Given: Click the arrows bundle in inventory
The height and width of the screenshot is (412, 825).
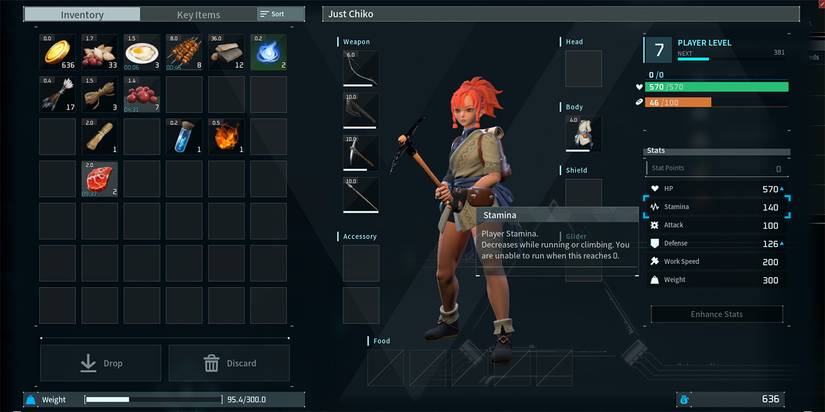Looking at the screenshot, I should pos(58,95).
